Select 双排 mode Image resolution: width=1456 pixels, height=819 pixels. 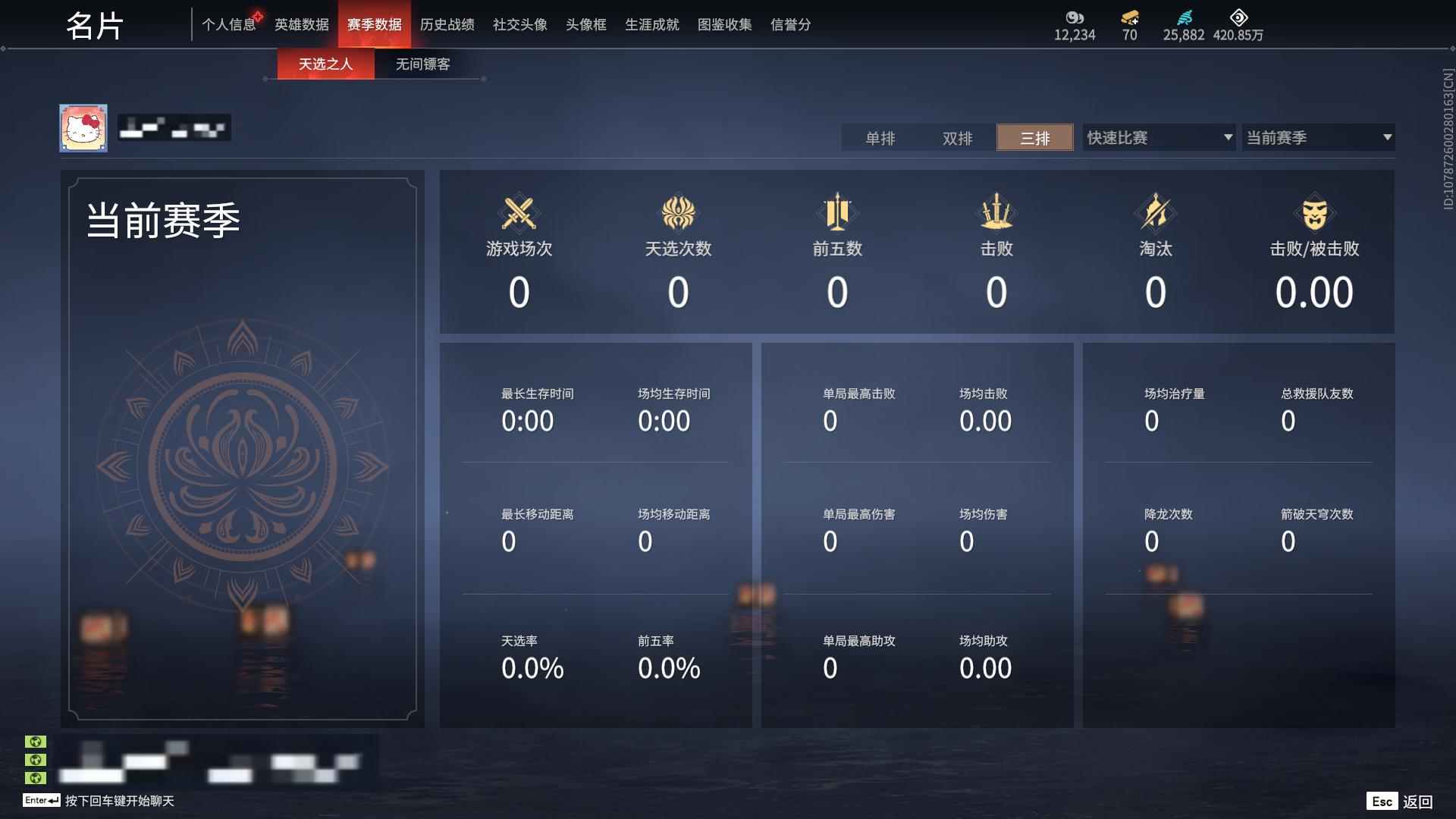(x=957, y=138)
